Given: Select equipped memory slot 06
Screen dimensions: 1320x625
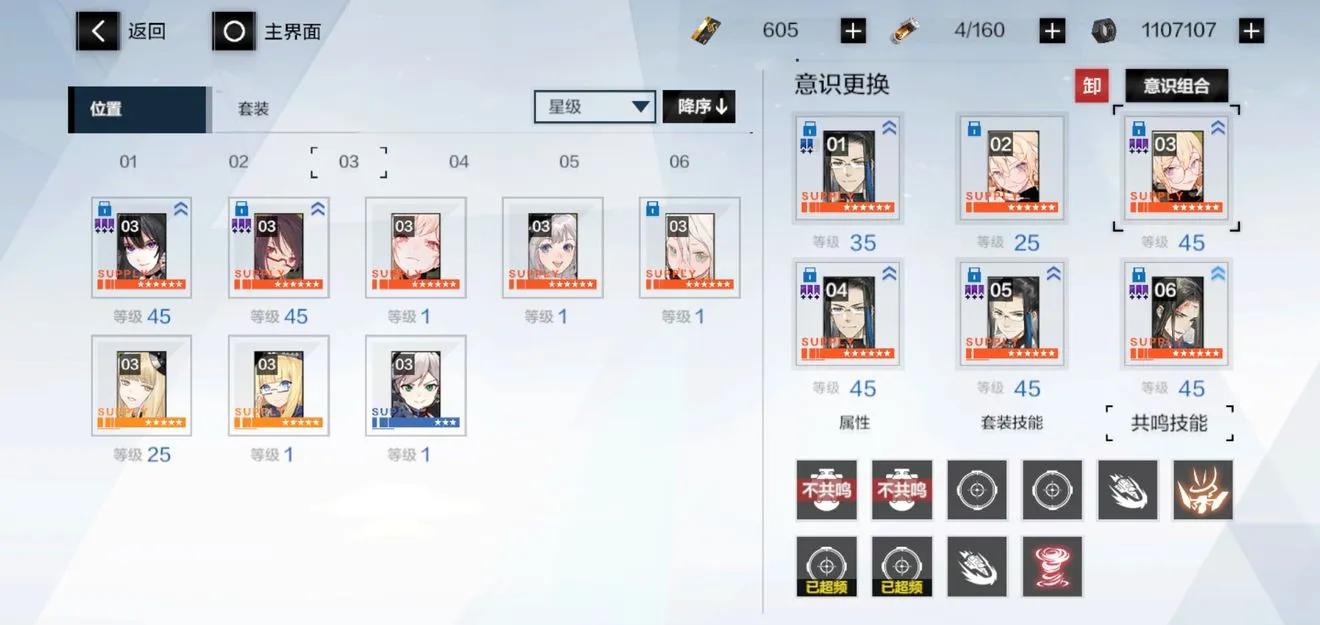Looking at the screenshot, I should [1176, 313].
